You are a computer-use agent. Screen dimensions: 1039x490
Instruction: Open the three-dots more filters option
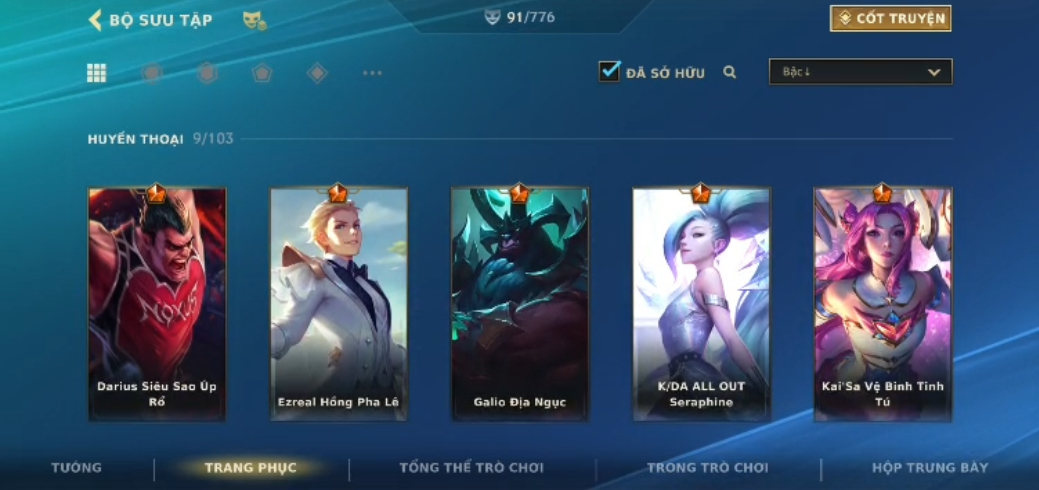tap(372, 73)
